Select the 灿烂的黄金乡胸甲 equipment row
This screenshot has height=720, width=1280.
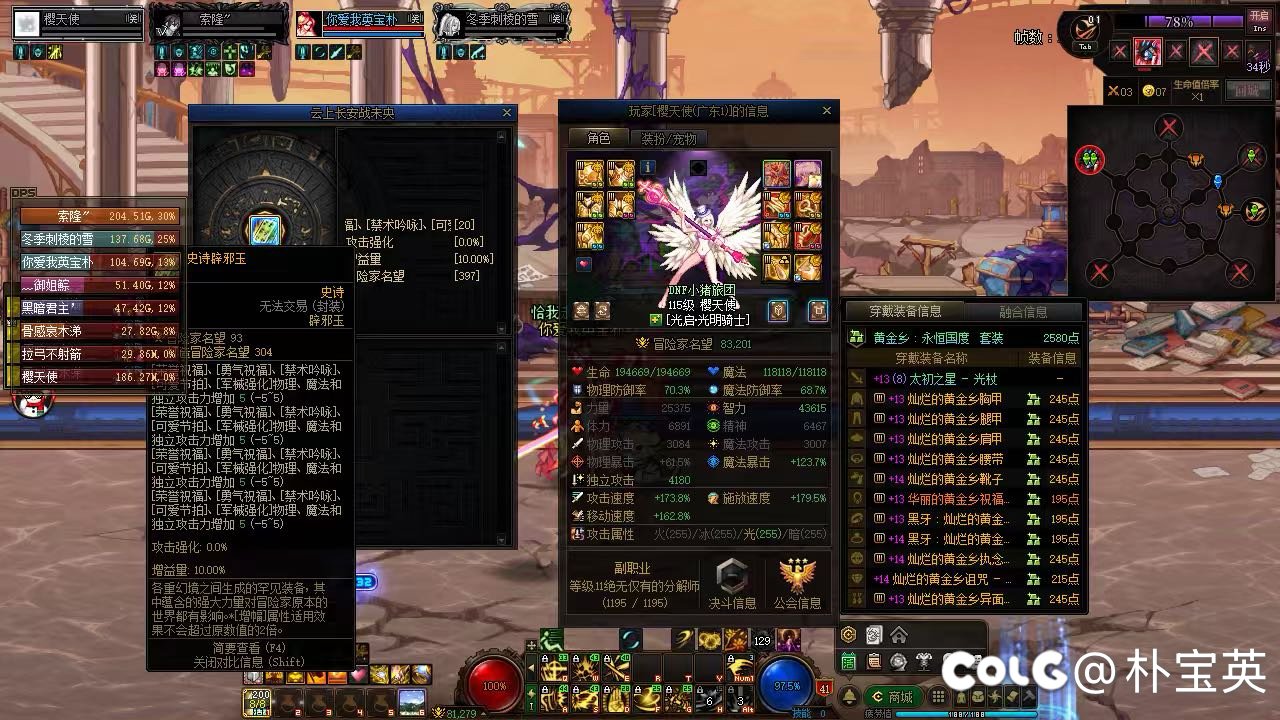point(964,399)
